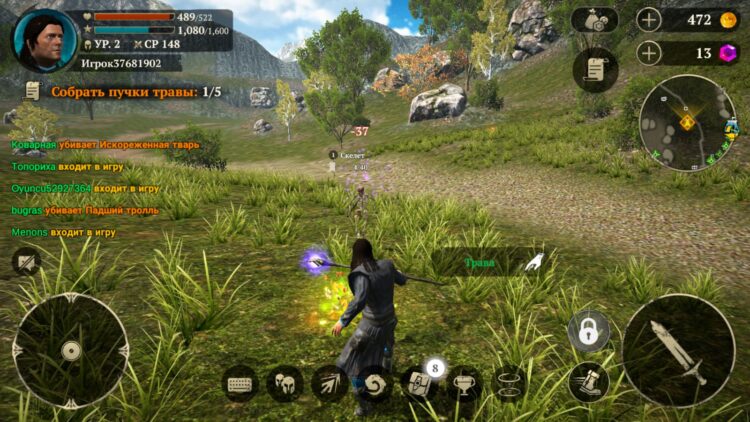Toggle the target lock button
This screenshot has width=750, height=422.
click(589, 331)
